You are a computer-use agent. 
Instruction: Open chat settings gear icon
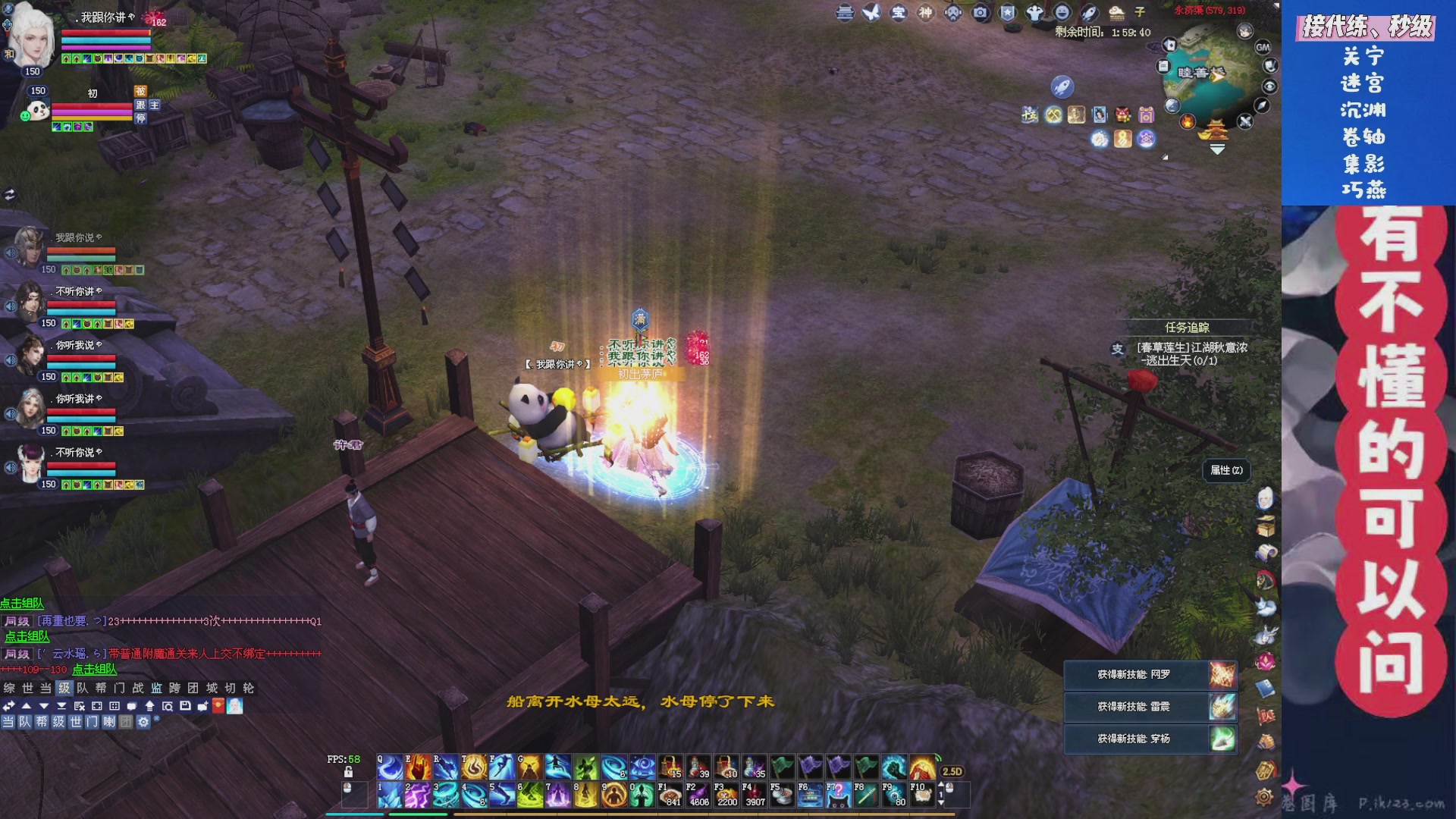[x=143, y=722]
